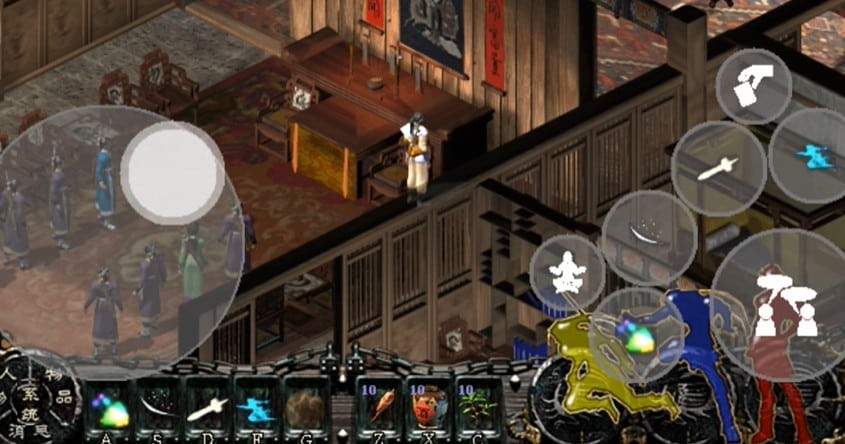Tap the round rainbow gem skill button
This screenshot has height=444, width=845.
(637, 335)
